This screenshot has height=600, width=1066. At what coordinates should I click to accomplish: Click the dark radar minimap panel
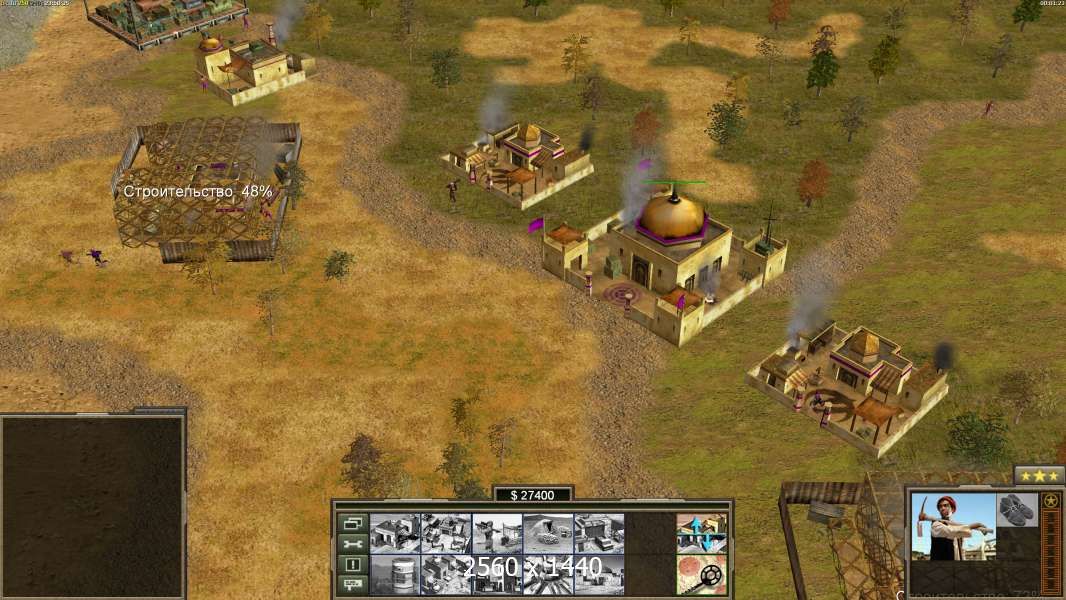[93, 505]
